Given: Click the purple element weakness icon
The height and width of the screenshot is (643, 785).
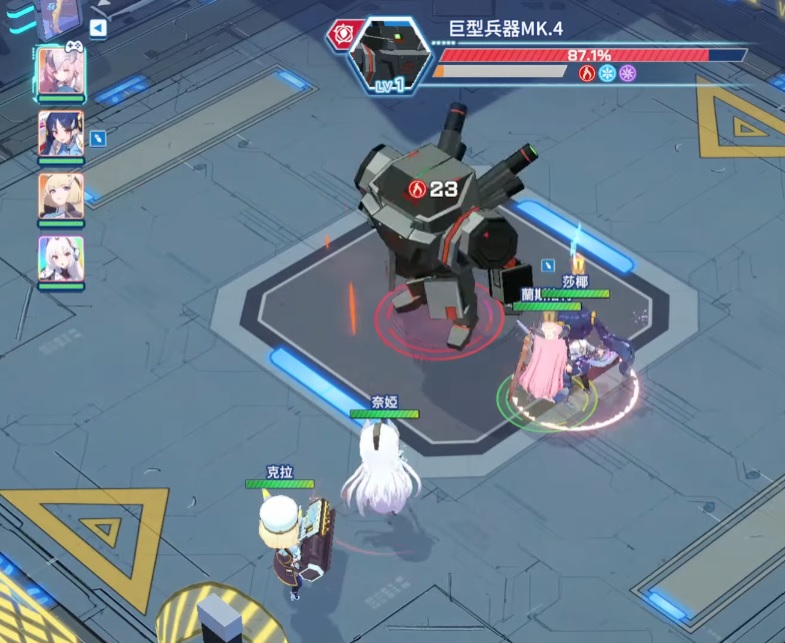Looking at the screenshot, I should [x=627, y=73].
